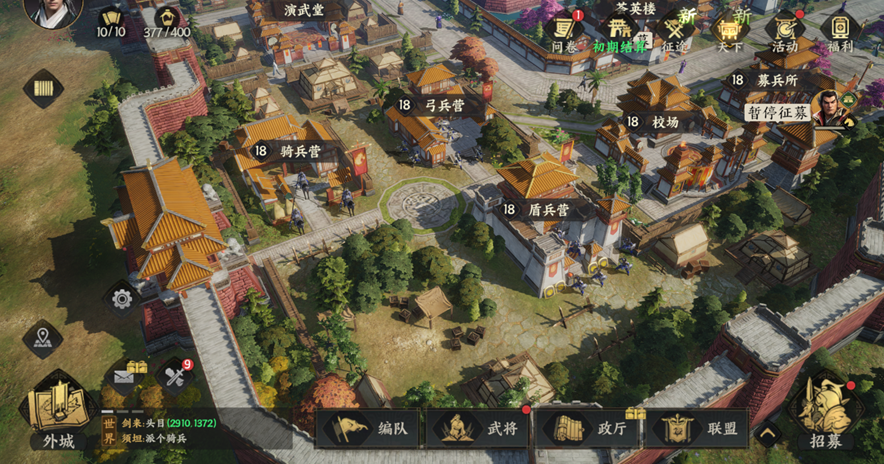Viewport: 884px width, 464px height.
Task: Open the 问卷 survey icon
Action: [x=564, y=29]
